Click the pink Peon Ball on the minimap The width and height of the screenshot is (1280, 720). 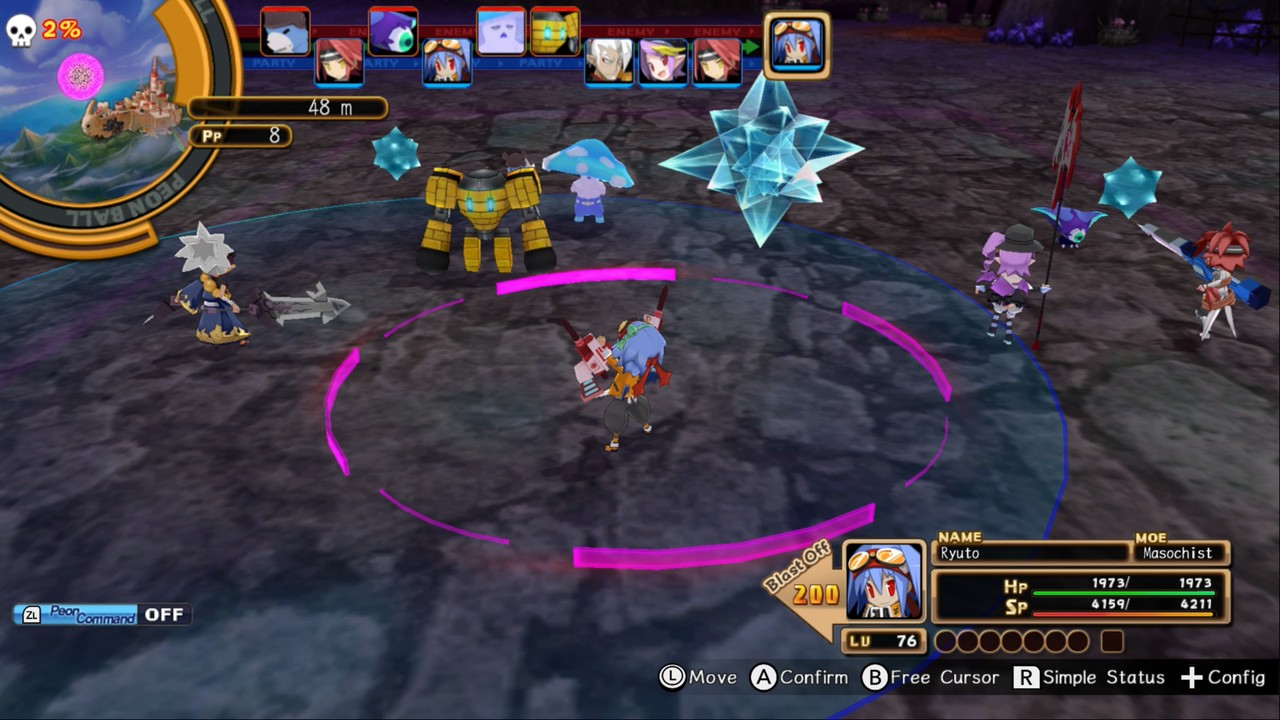(78, 78)
